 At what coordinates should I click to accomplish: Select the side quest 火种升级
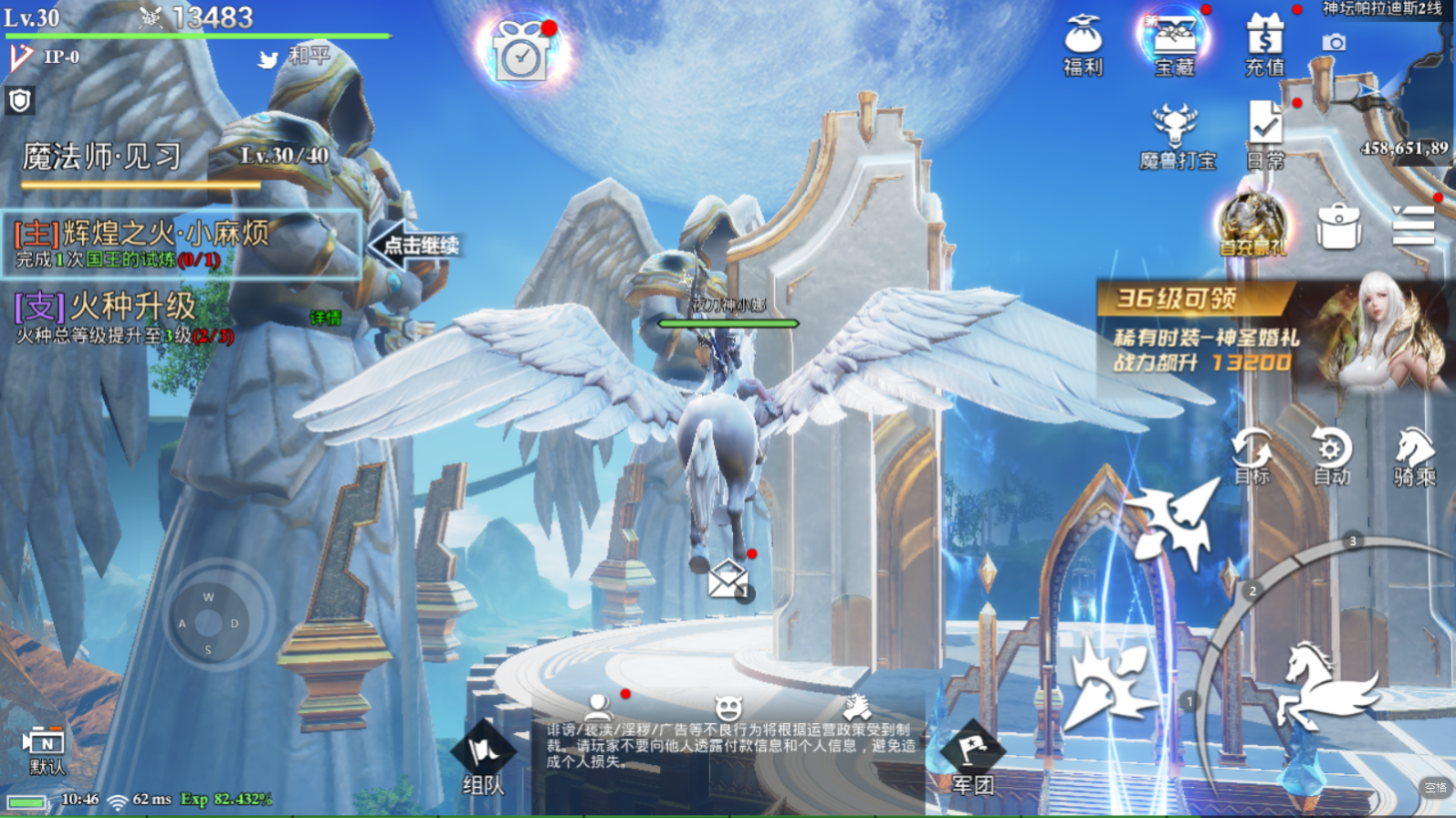tap(123, 317)
